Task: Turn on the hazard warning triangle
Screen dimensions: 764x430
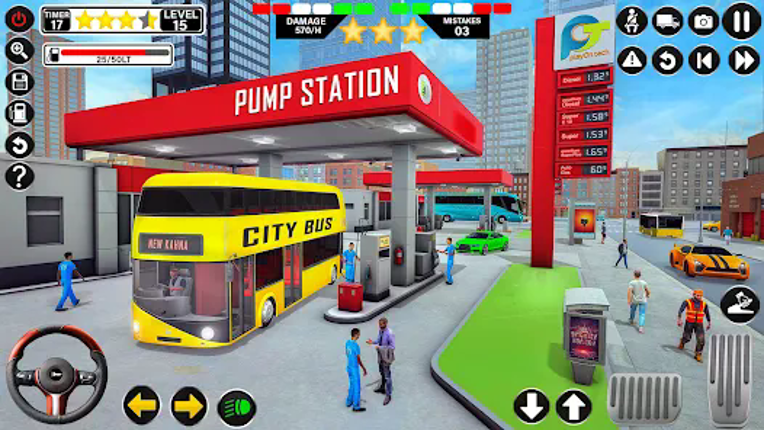Action: click(631, 60)
